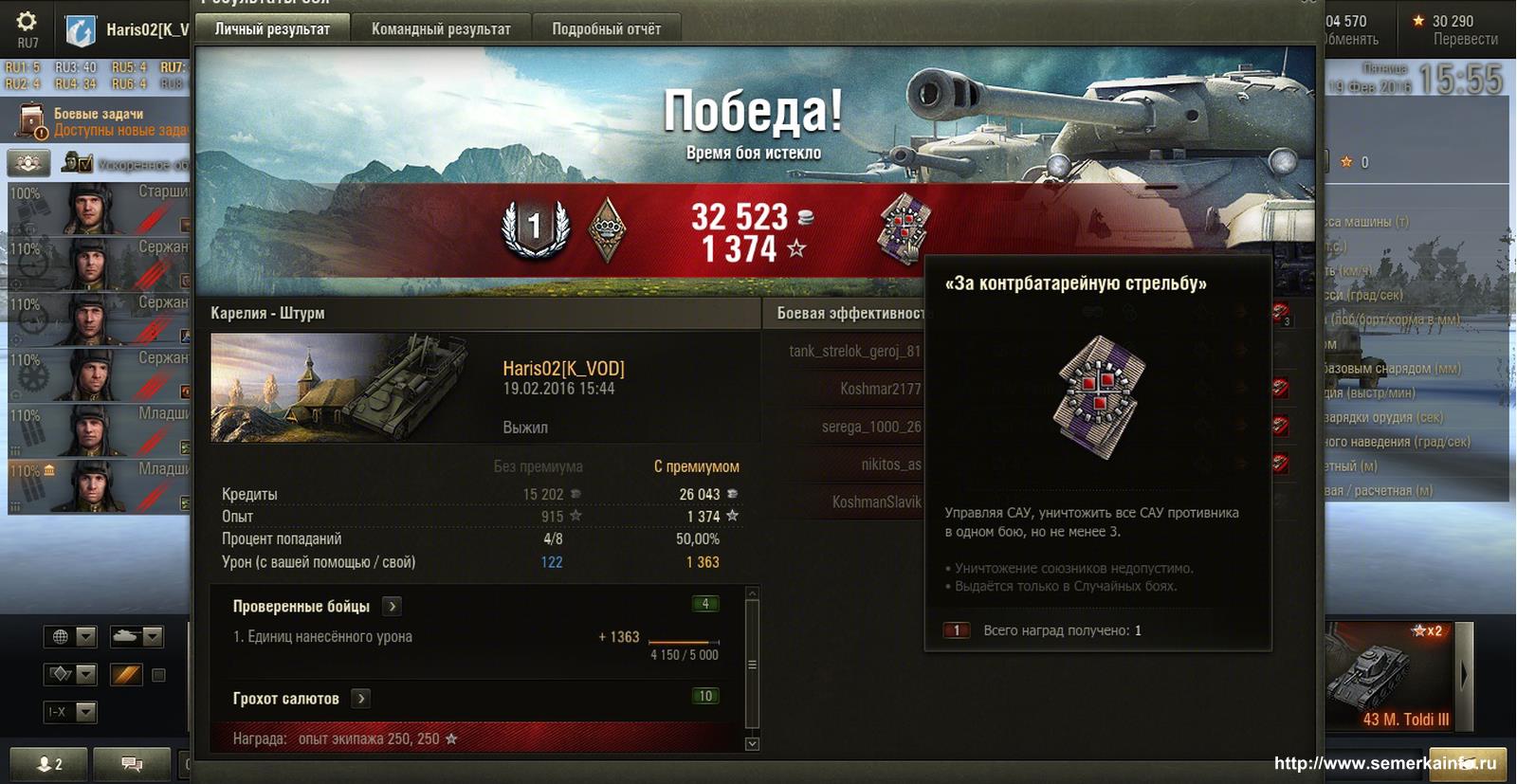This screenshot has height=784, width=1517.
Task: Expand the Грохот салютов mission arrow
Action: click(360, 699)
